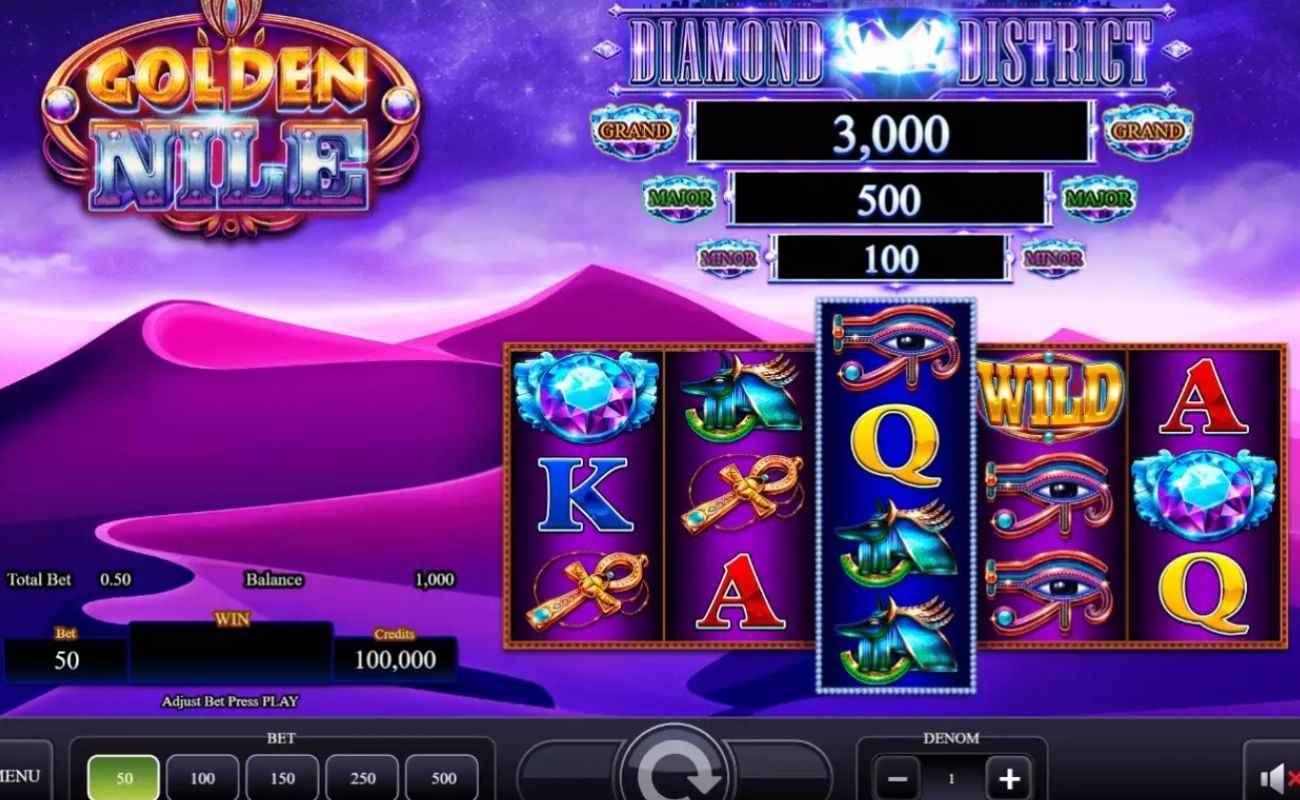Select the 100 bet option
The height and width of the screenshot is (800, 1300).
click(x=202, y=777)
